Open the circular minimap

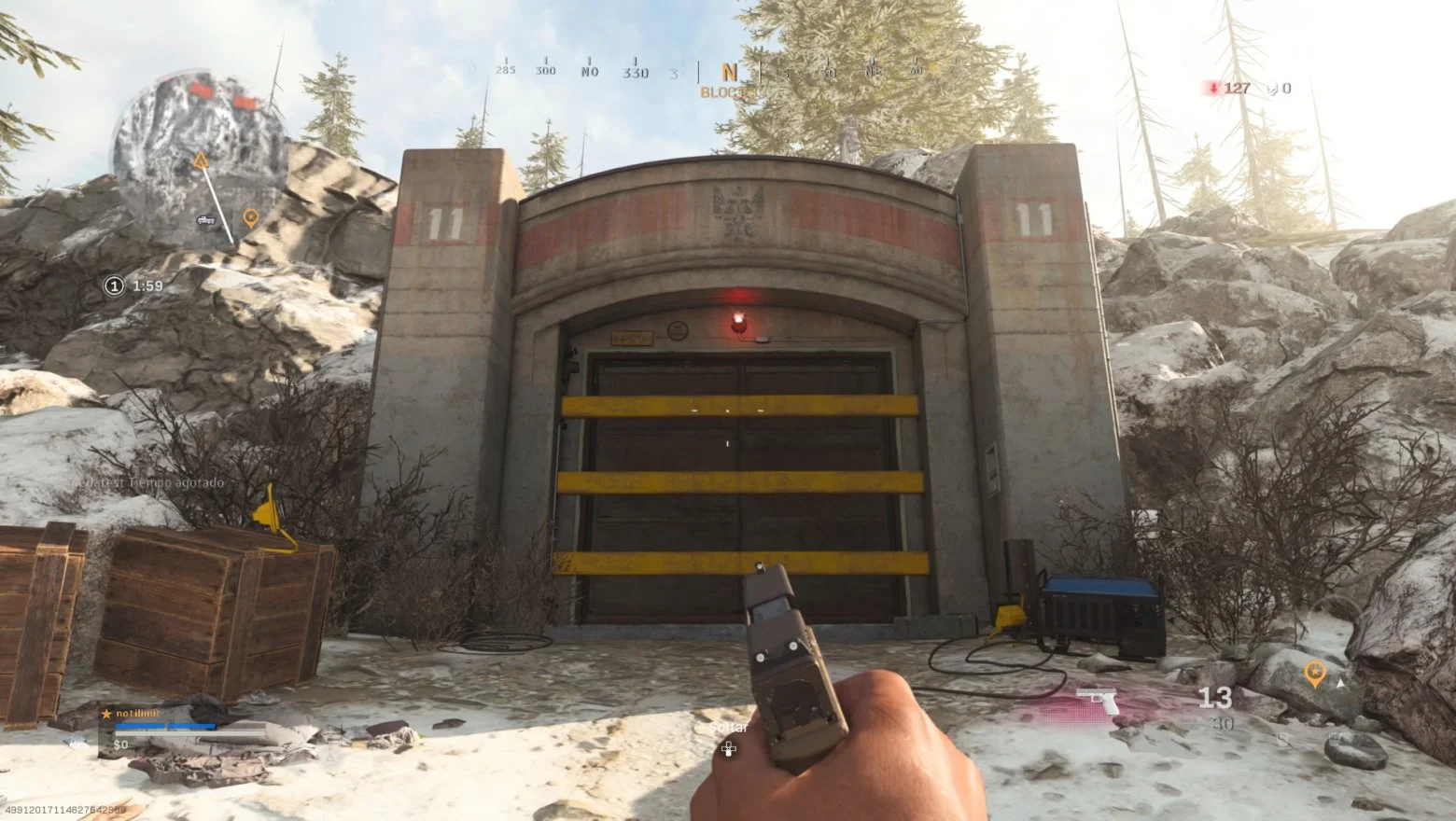point(198,160)
